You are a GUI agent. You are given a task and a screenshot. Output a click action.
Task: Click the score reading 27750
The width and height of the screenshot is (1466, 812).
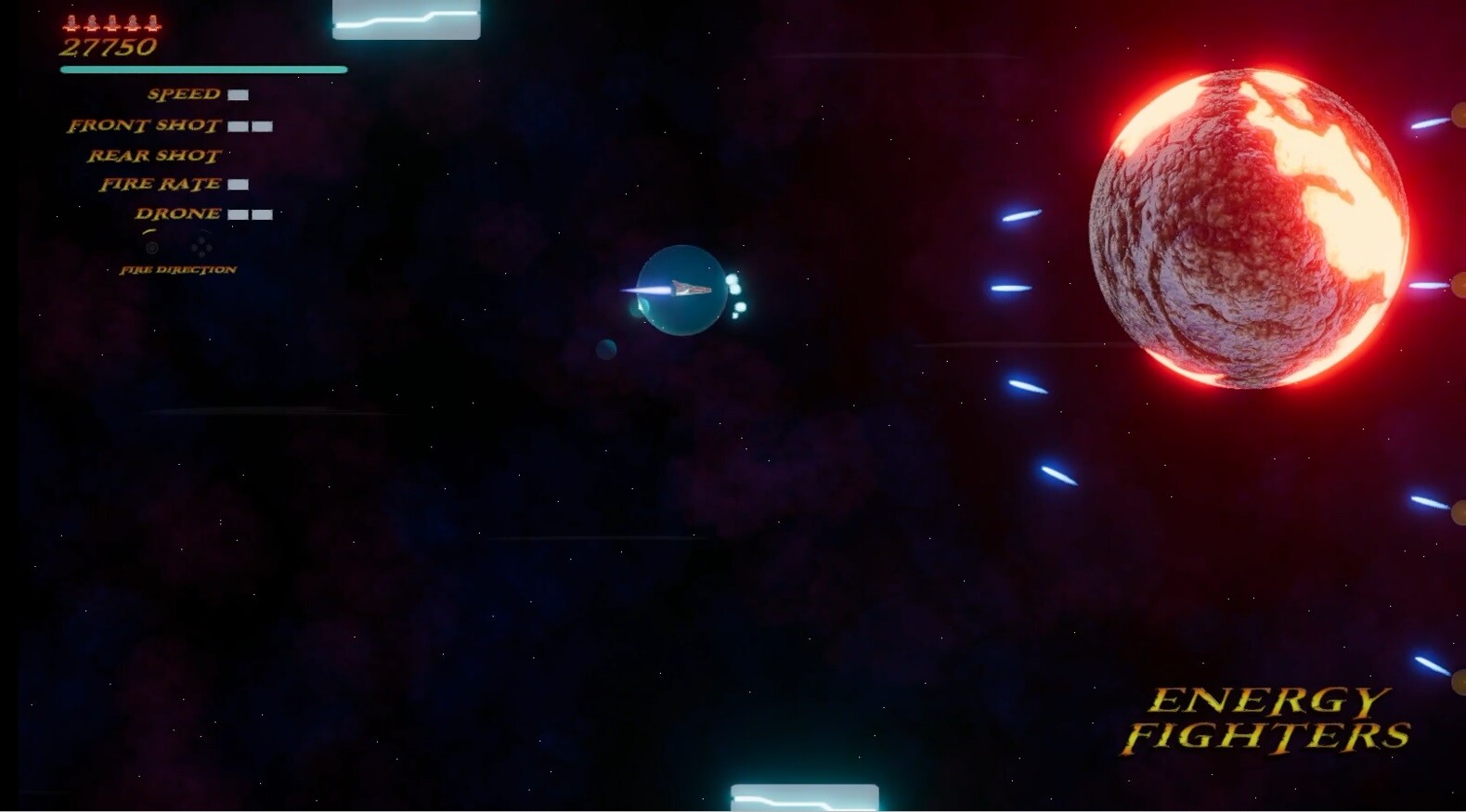109,46
